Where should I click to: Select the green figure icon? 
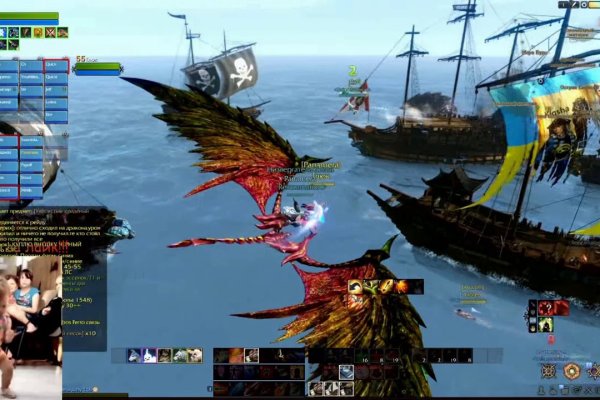click(546, 324)
